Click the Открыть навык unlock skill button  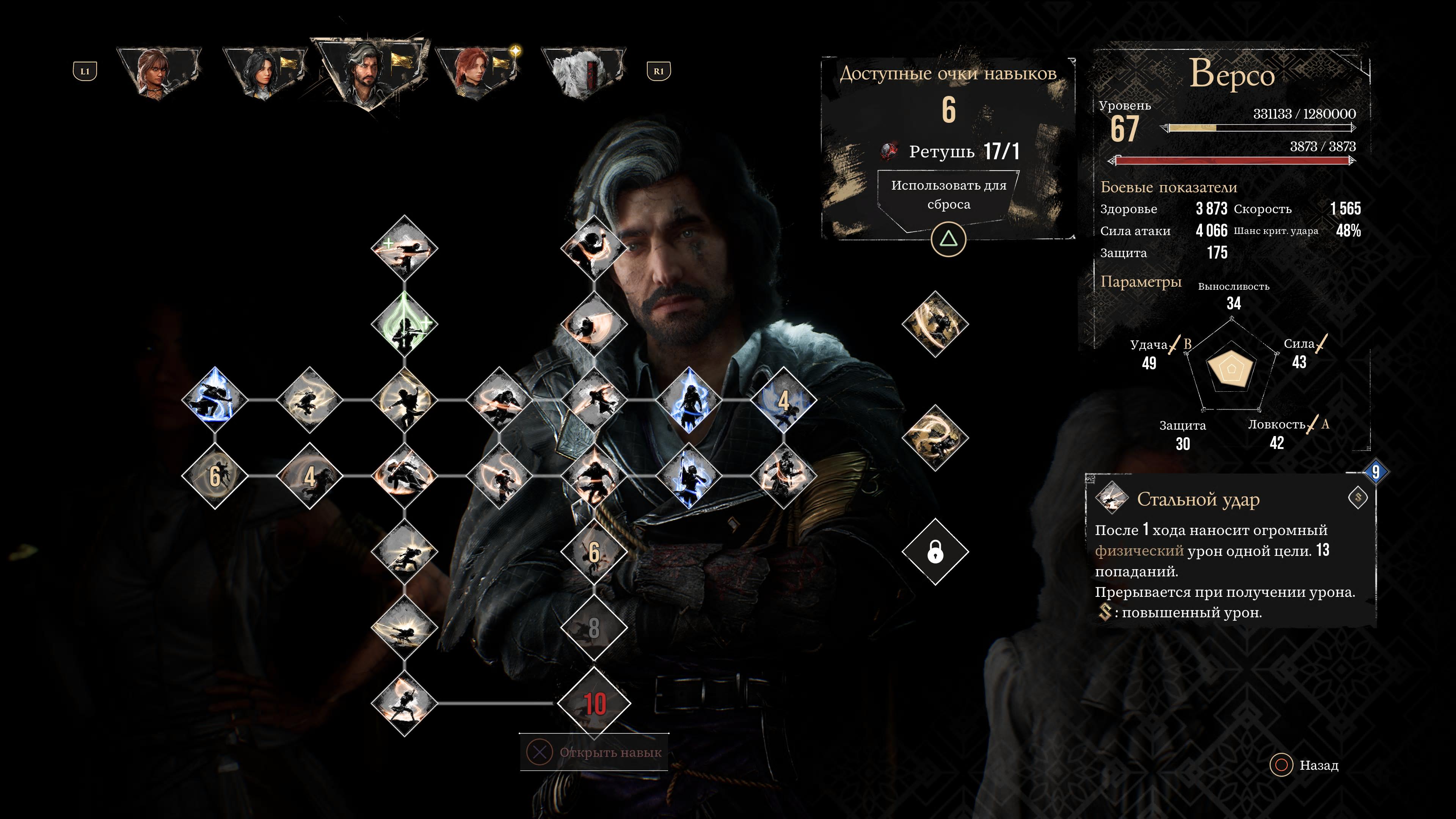594,753
